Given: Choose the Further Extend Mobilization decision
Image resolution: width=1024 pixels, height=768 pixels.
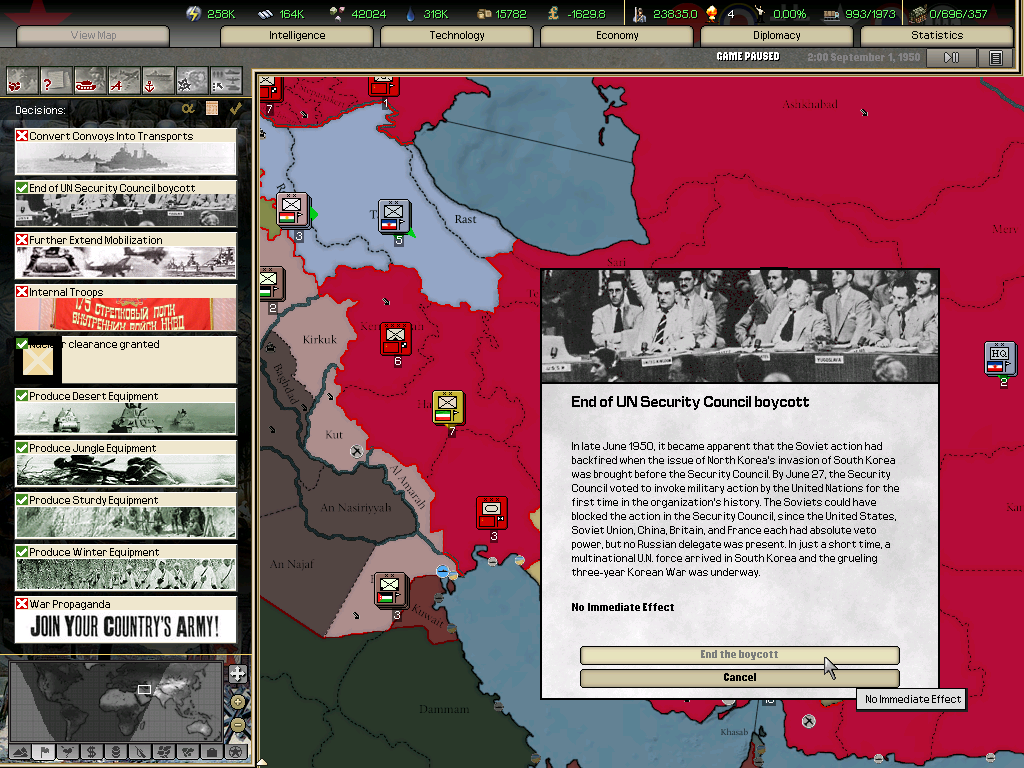Looking at the screenshot, I should tap(126, 255).
